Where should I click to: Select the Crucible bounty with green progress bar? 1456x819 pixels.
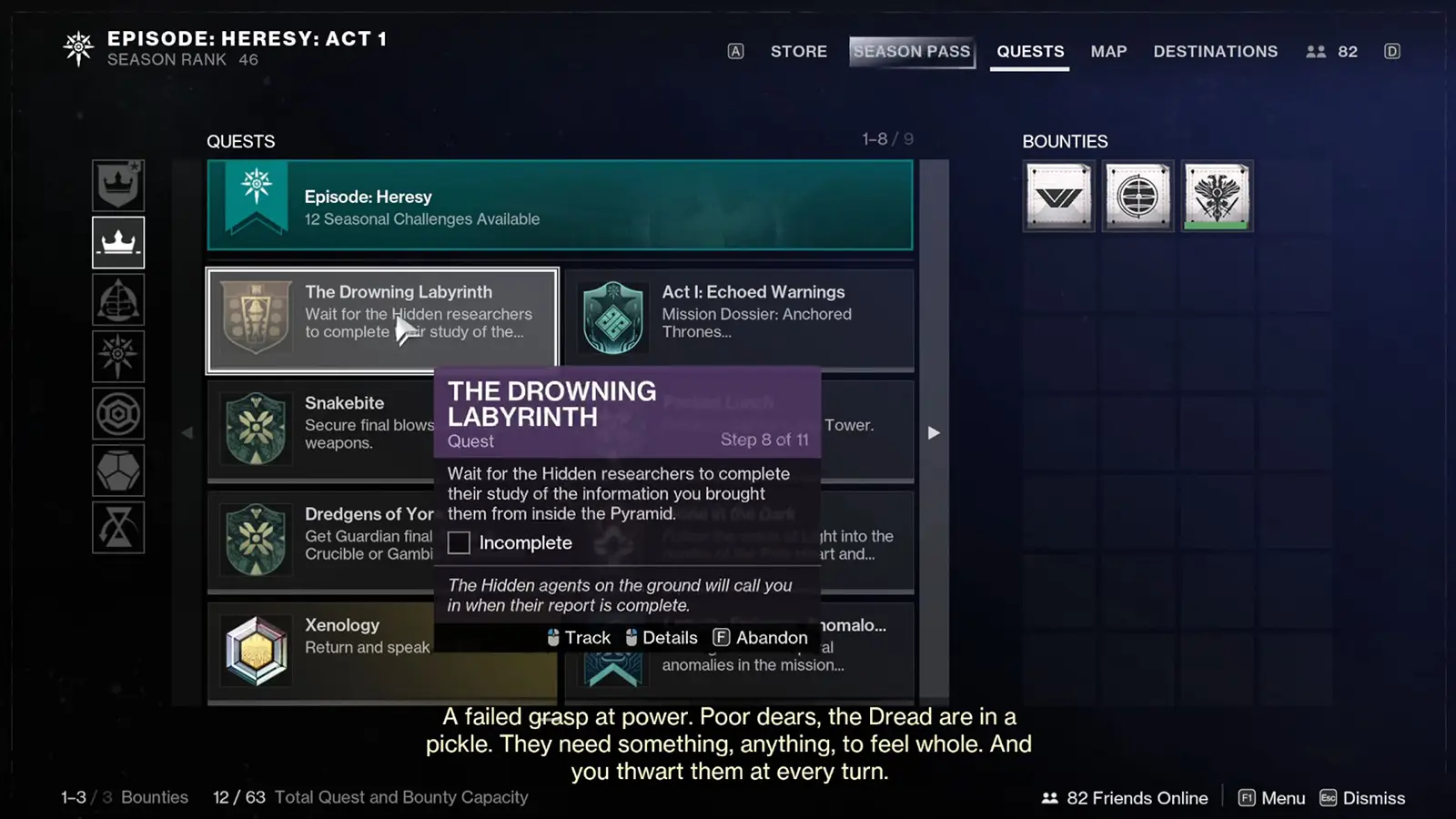[x=1217, y=195]
